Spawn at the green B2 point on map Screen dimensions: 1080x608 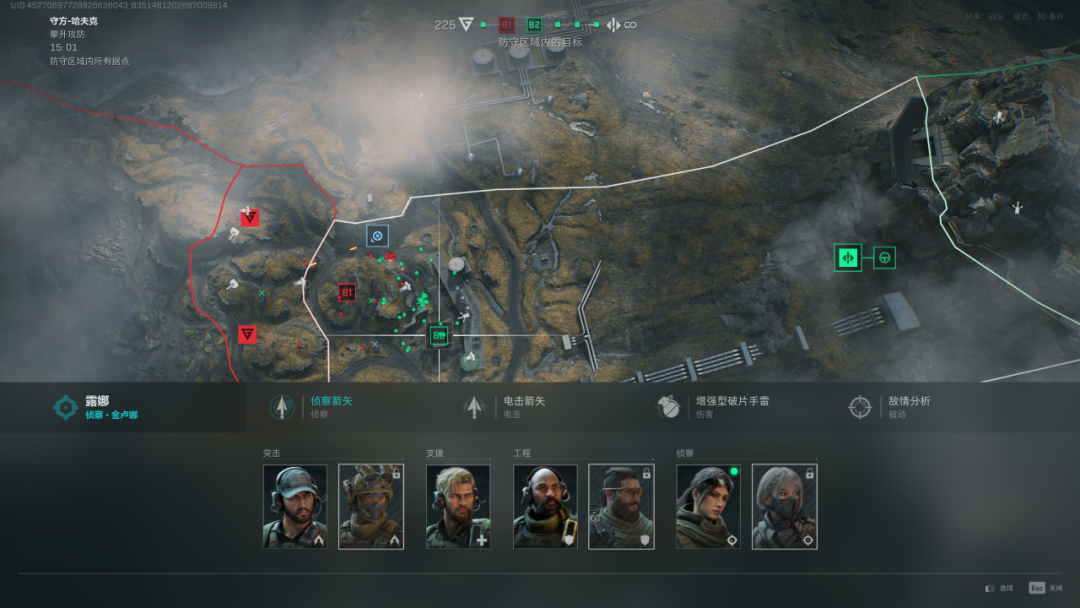click(438, 336)
